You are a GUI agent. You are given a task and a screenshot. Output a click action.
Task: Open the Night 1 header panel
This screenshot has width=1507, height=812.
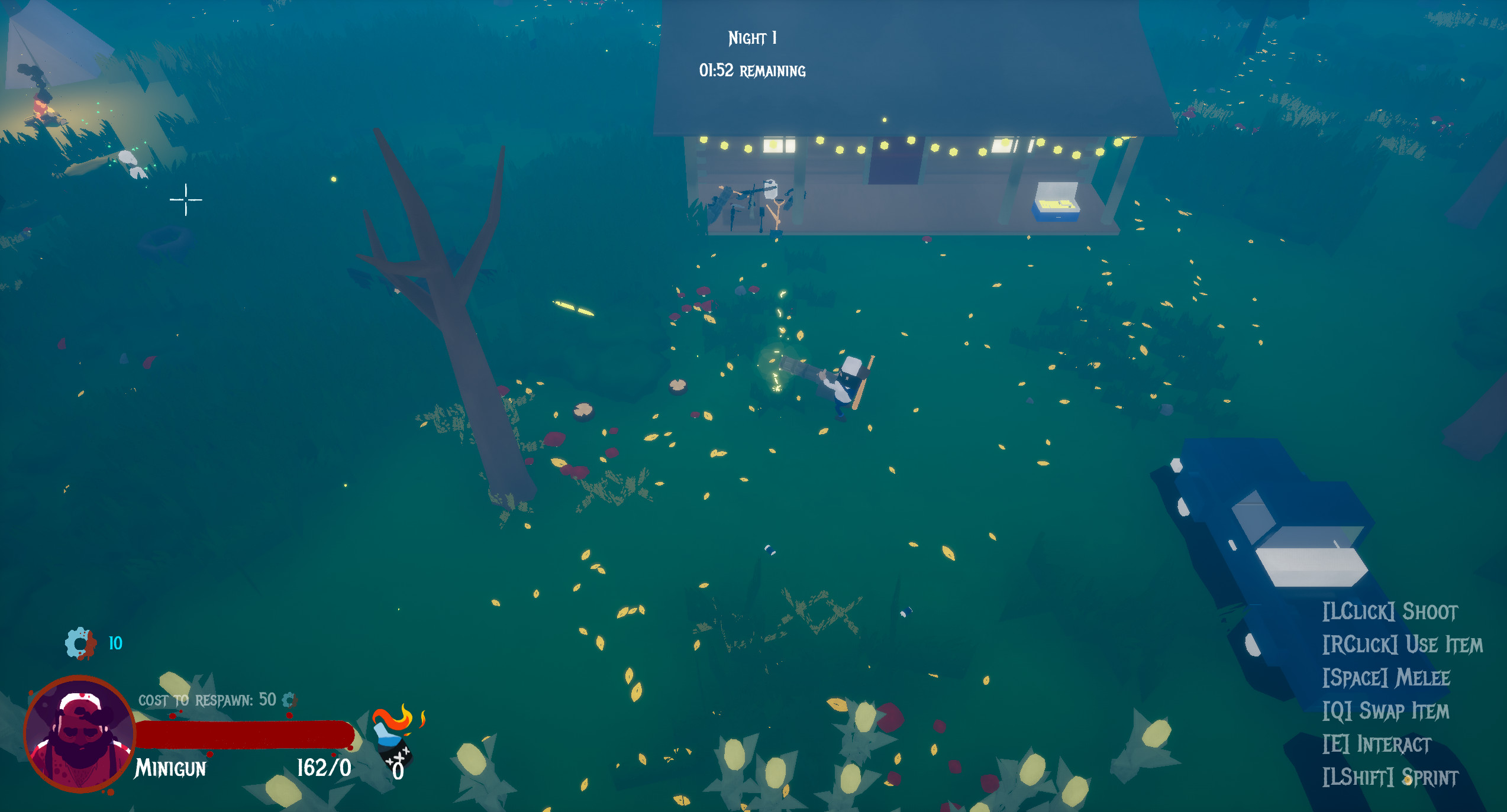pyautogui.click(x=751, y=38)
